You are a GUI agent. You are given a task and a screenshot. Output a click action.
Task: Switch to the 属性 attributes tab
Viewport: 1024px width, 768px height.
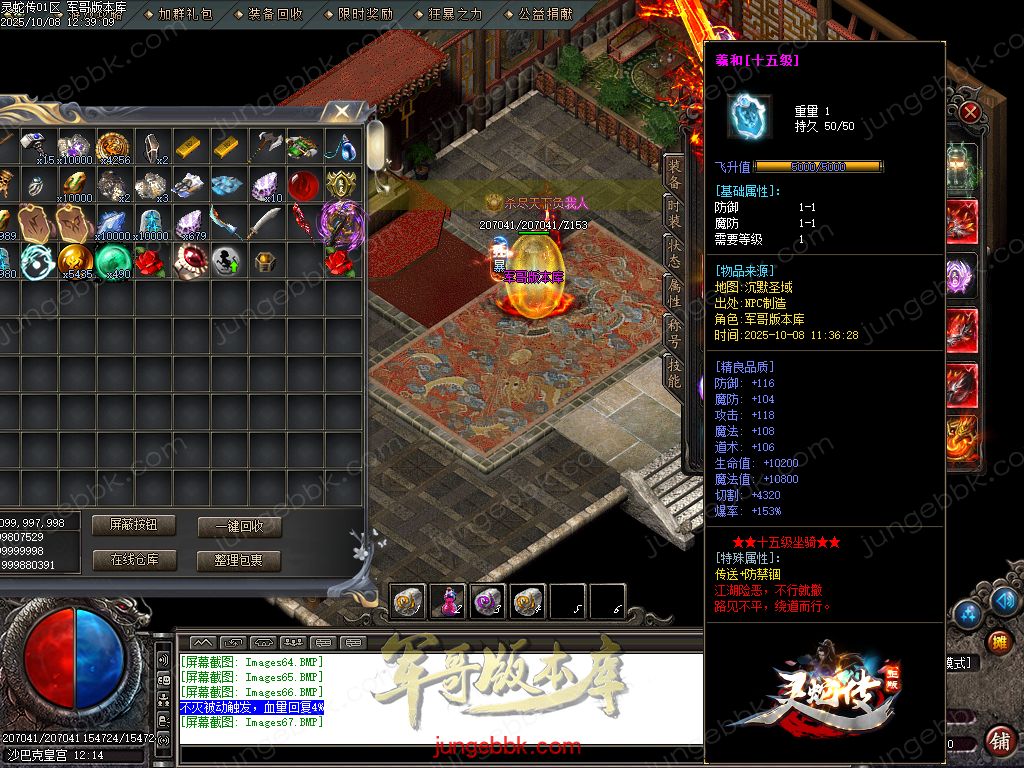[x=675, y=292]
